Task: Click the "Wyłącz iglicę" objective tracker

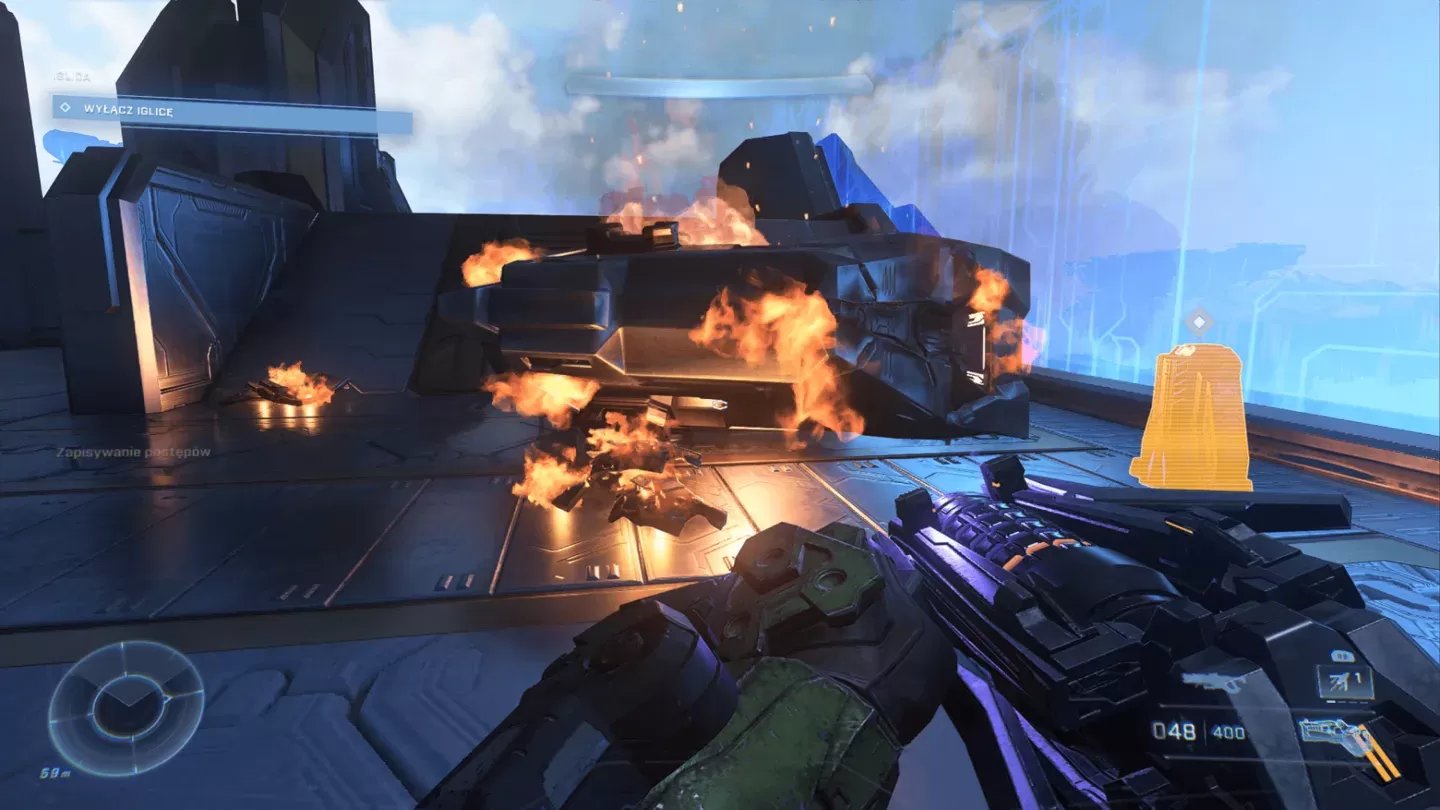Action: coord(232,113)
